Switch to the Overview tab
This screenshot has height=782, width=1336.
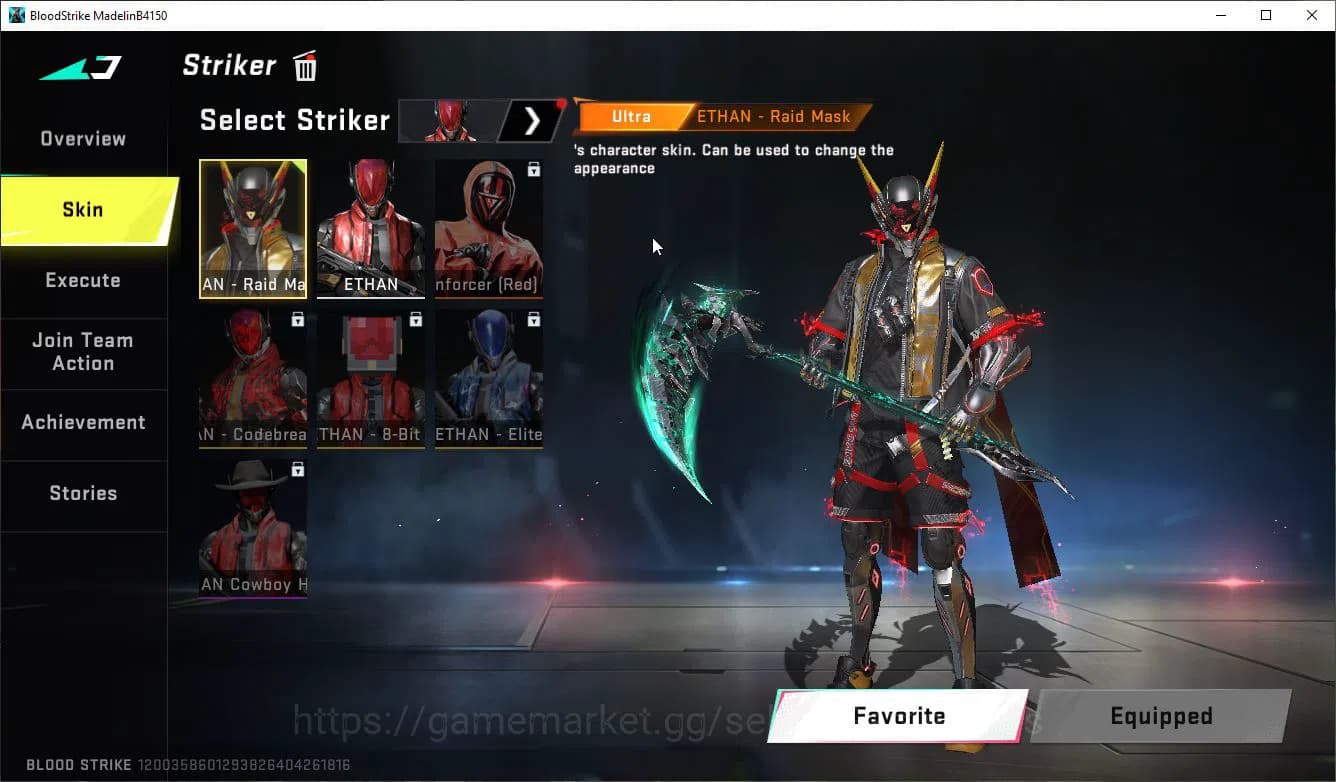click(82, 138)
